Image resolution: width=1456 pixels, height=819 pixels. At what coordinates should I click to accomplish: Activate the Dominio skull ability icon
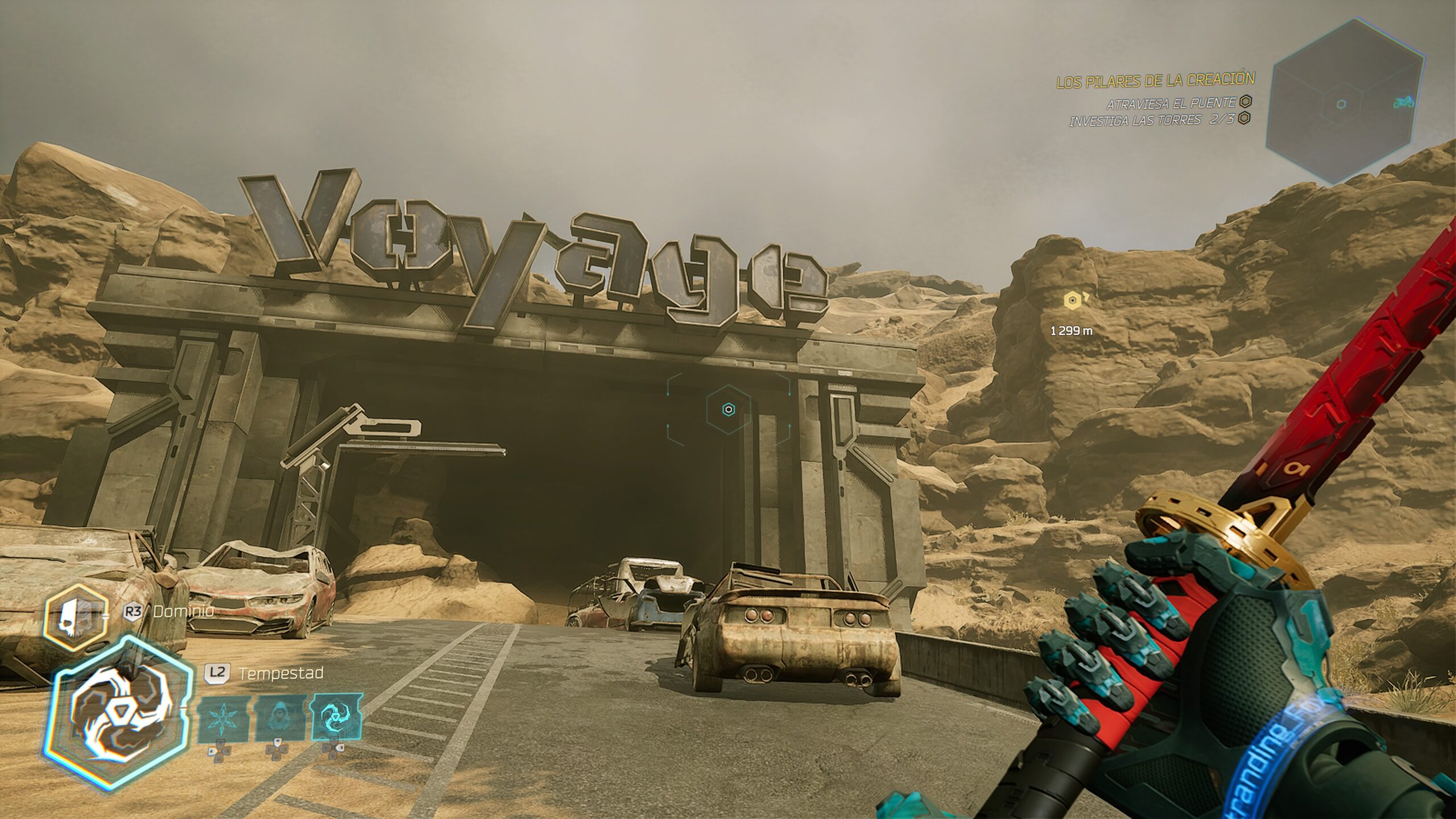pyautogui.click(x=76, y=618)
